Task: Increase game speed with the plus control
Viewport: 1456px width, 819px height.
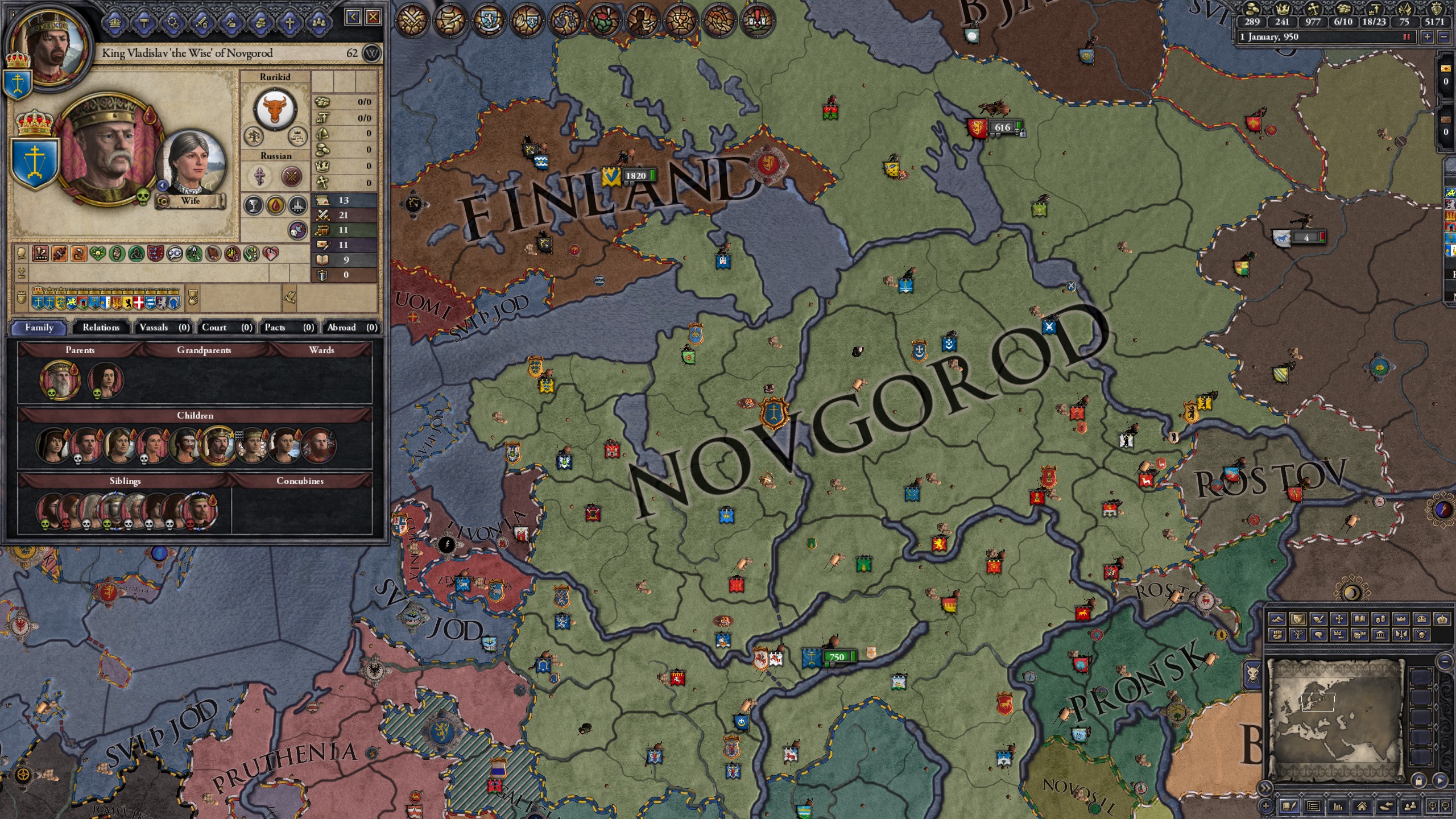Action: pos(1428,38)
